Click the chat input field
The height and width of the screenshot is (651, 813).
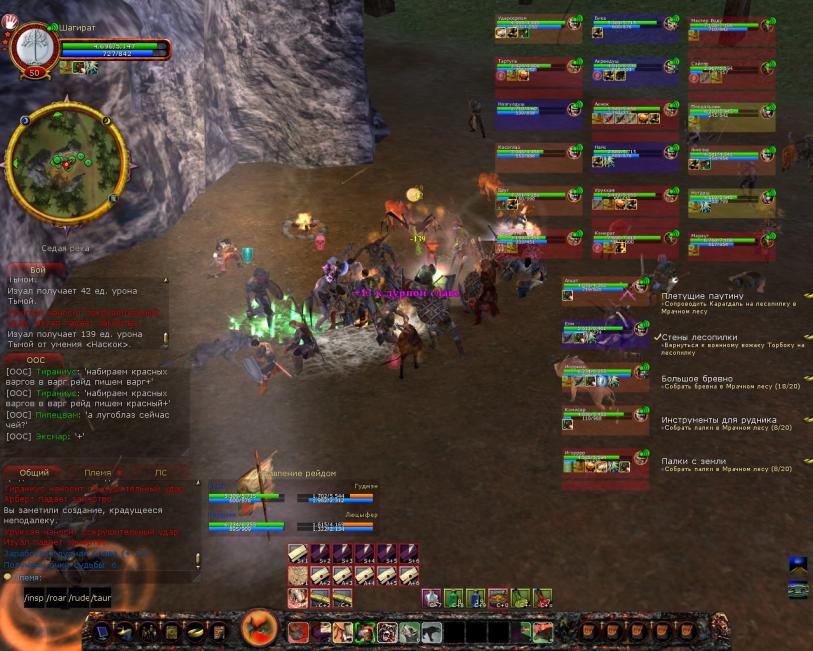(x=100, y=577)
